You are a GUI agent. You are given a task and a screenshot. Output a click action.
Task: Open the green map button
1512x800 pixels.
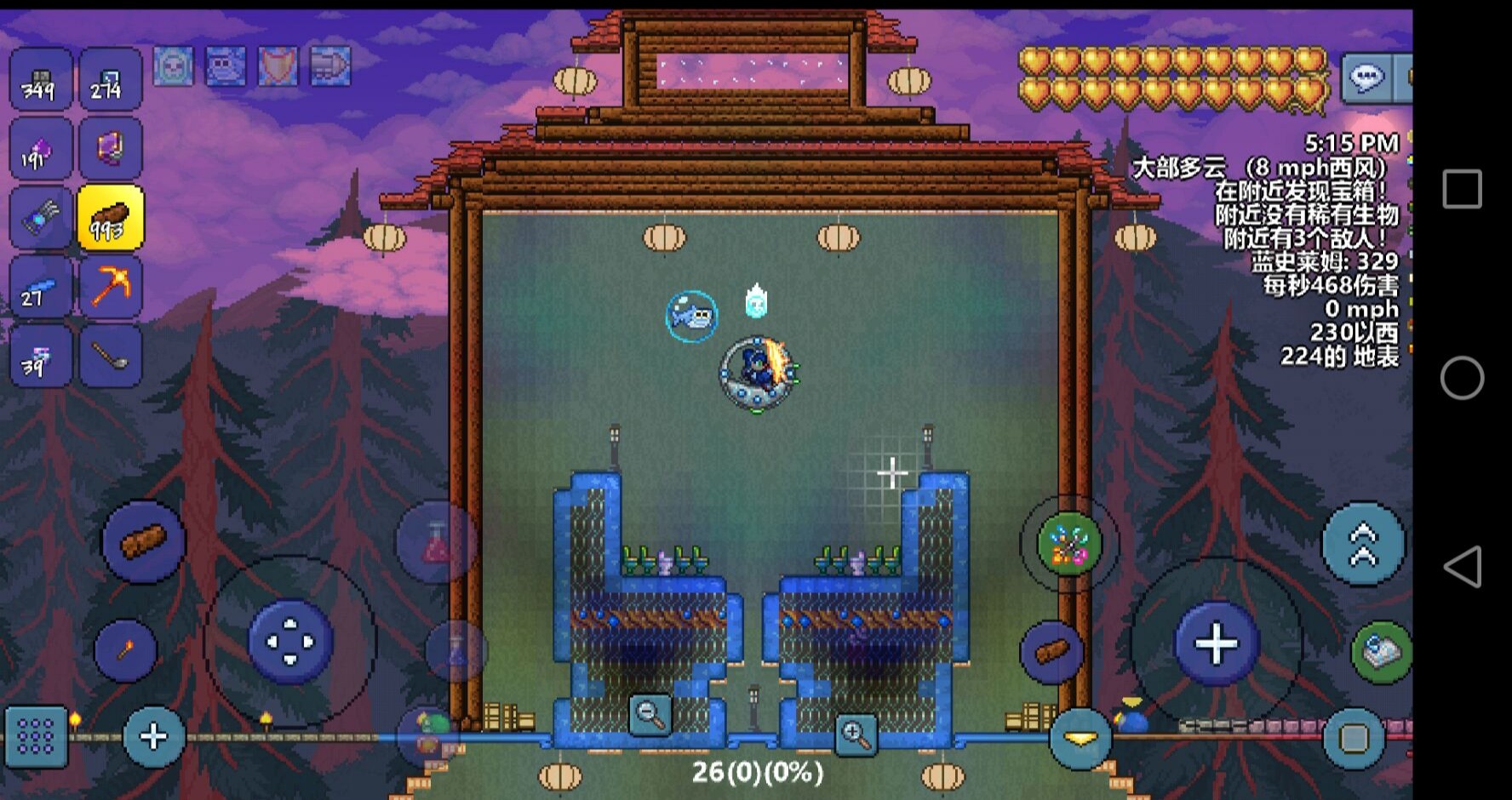1380,652
